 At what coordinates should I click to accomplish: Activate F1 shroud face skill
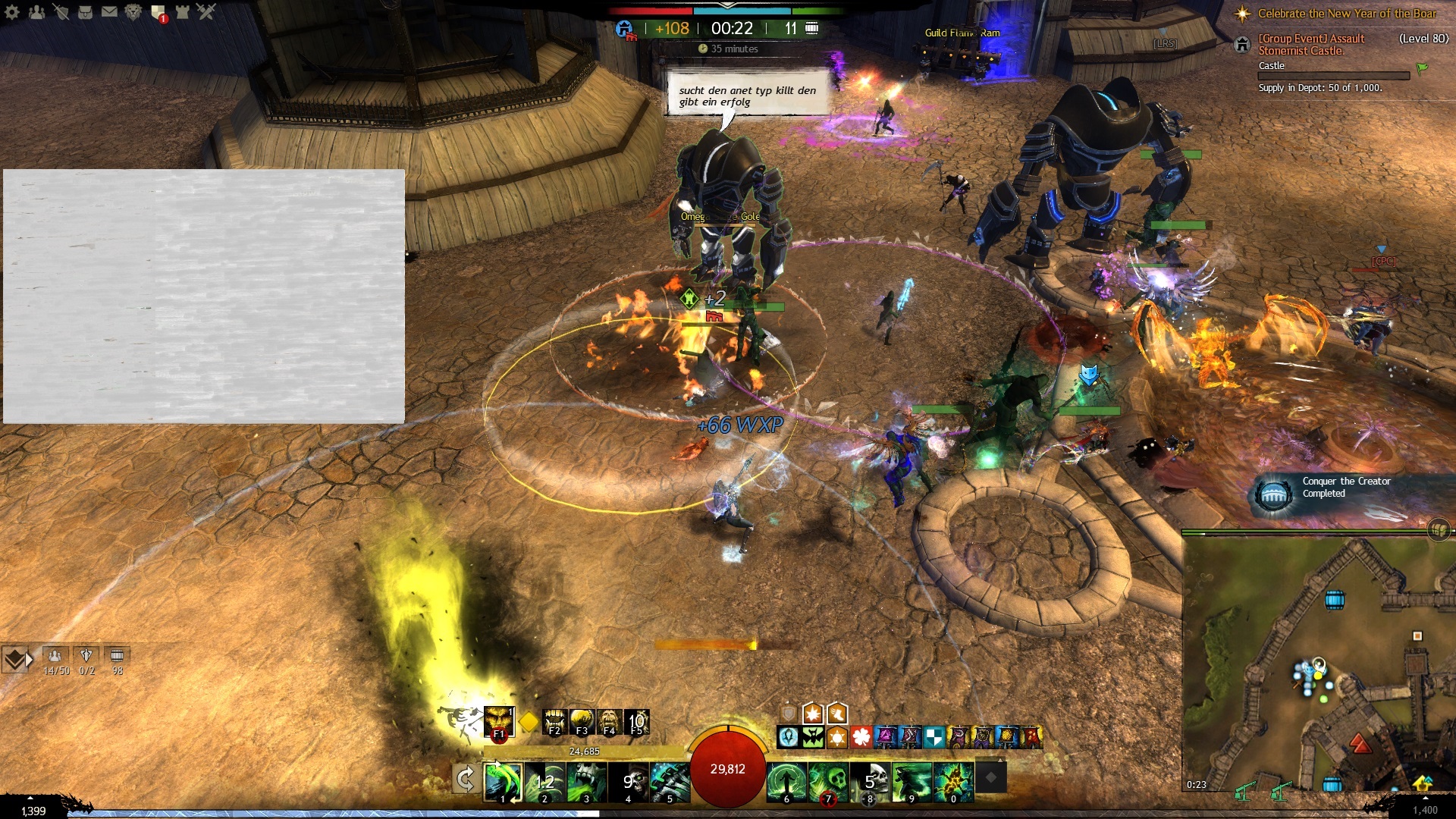pos(499,721)
